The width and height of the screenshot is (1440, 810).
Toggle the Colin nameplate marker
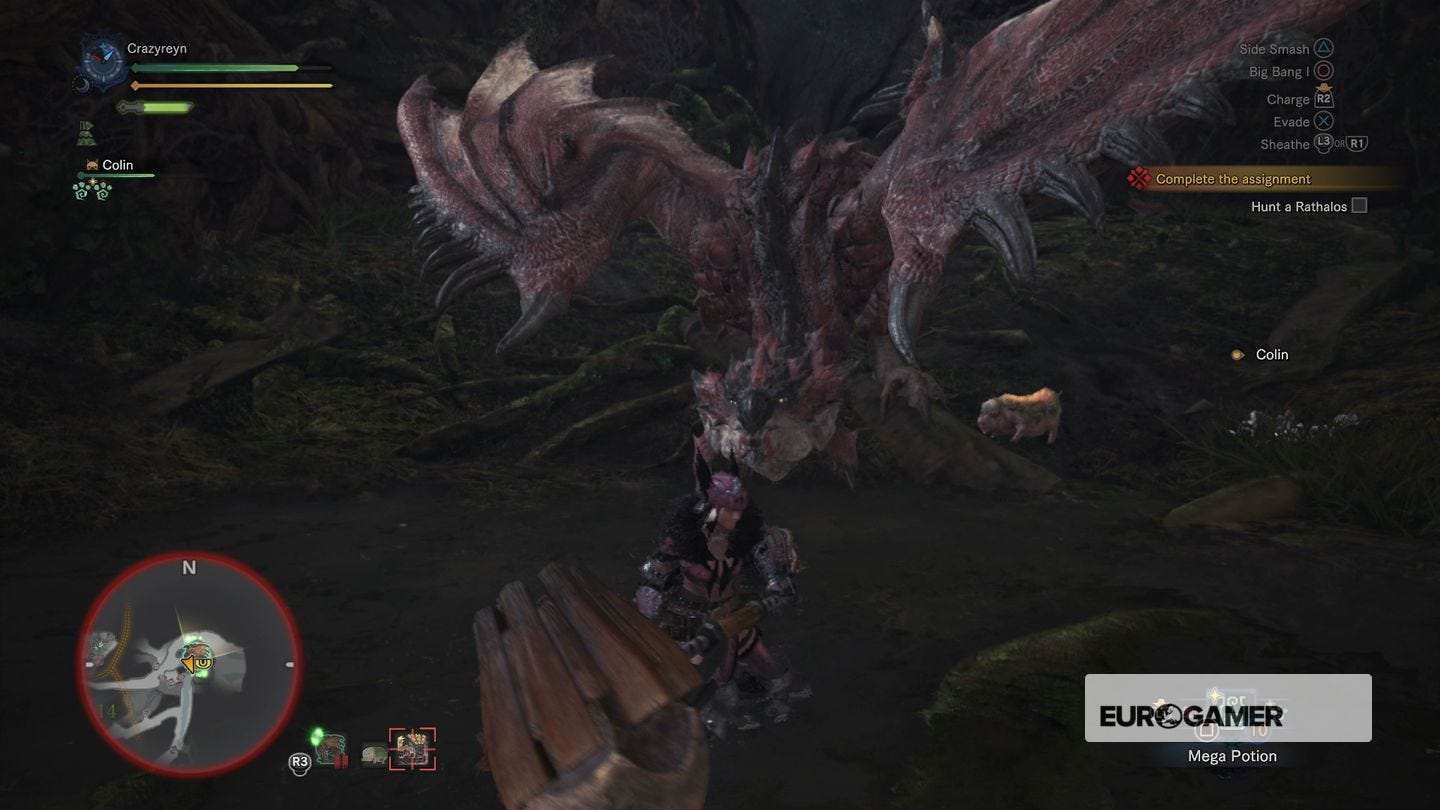pyautogui.click(x=1238, y=354)
